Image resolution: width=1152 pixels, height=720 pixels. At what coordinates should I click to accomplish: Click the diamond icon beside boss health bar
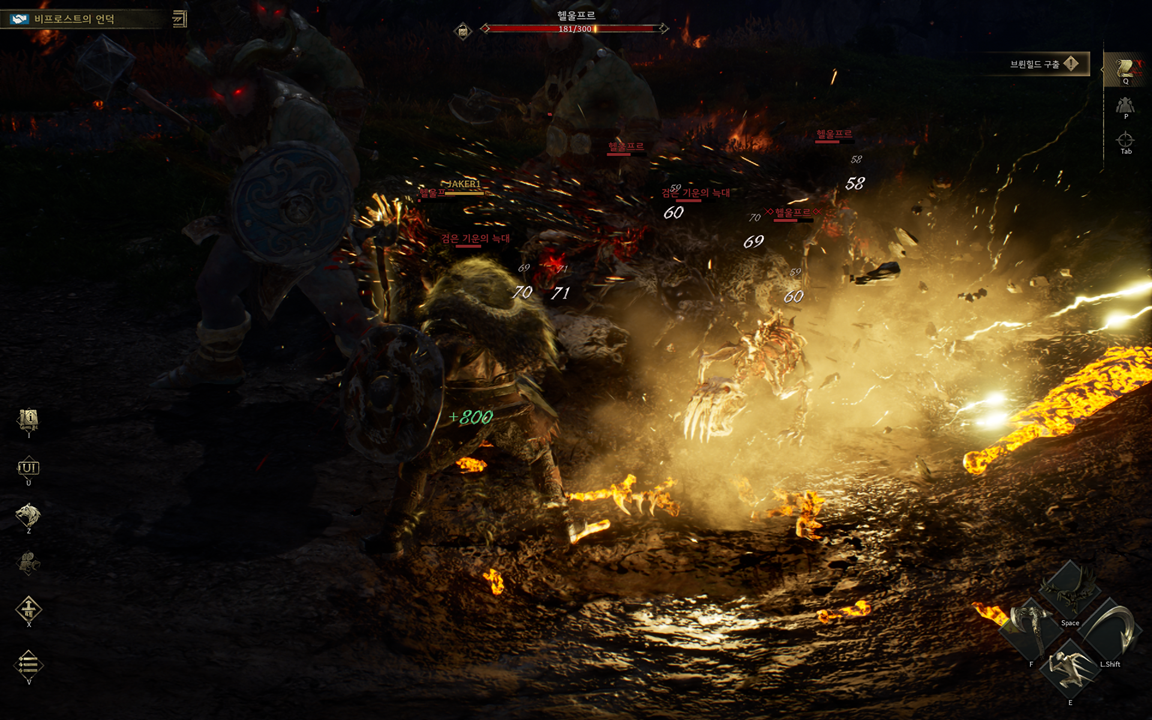(x=463, y=31)
